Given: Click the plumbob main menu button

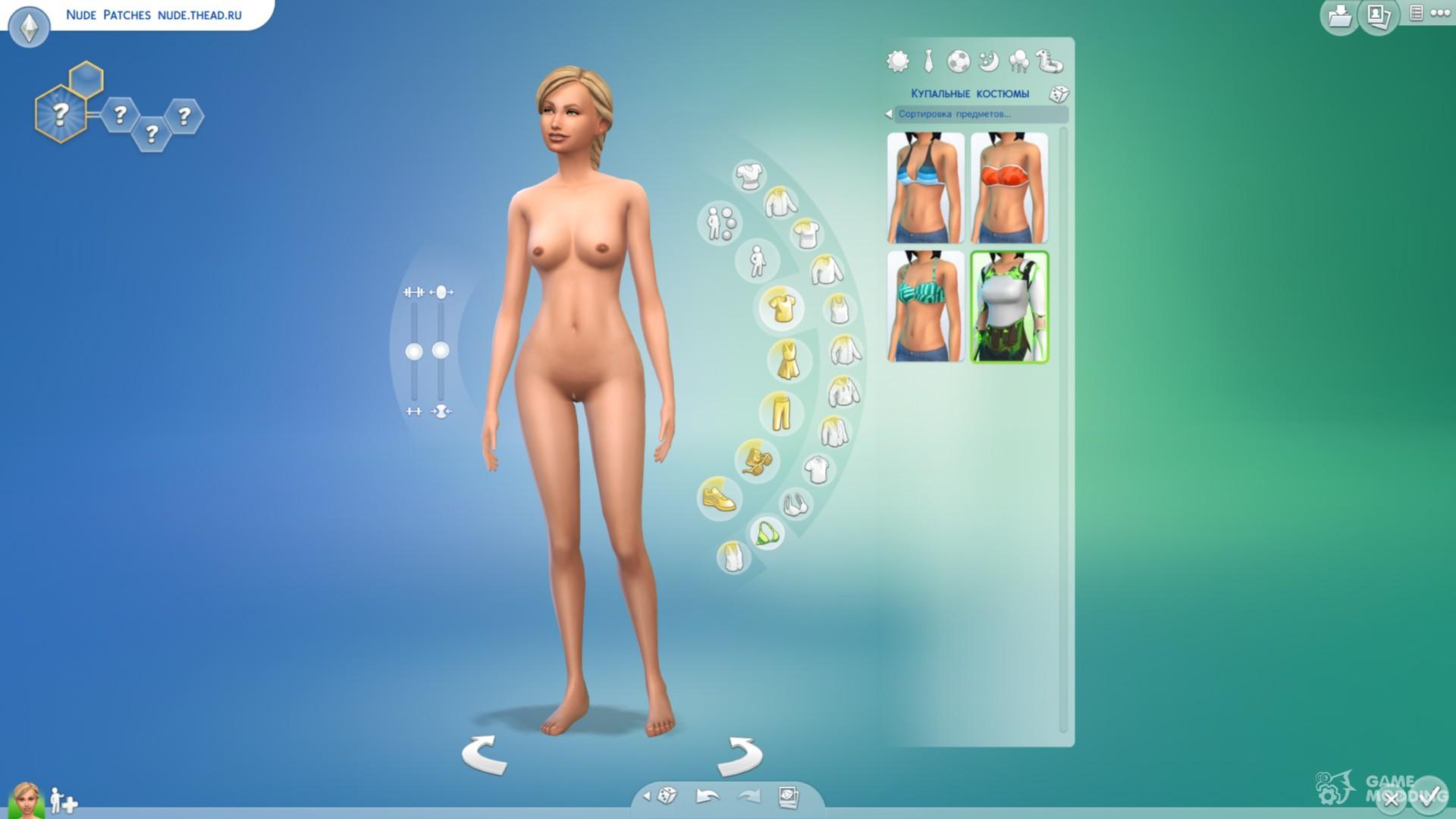Looking at the screenshot, I should (29, 27).
